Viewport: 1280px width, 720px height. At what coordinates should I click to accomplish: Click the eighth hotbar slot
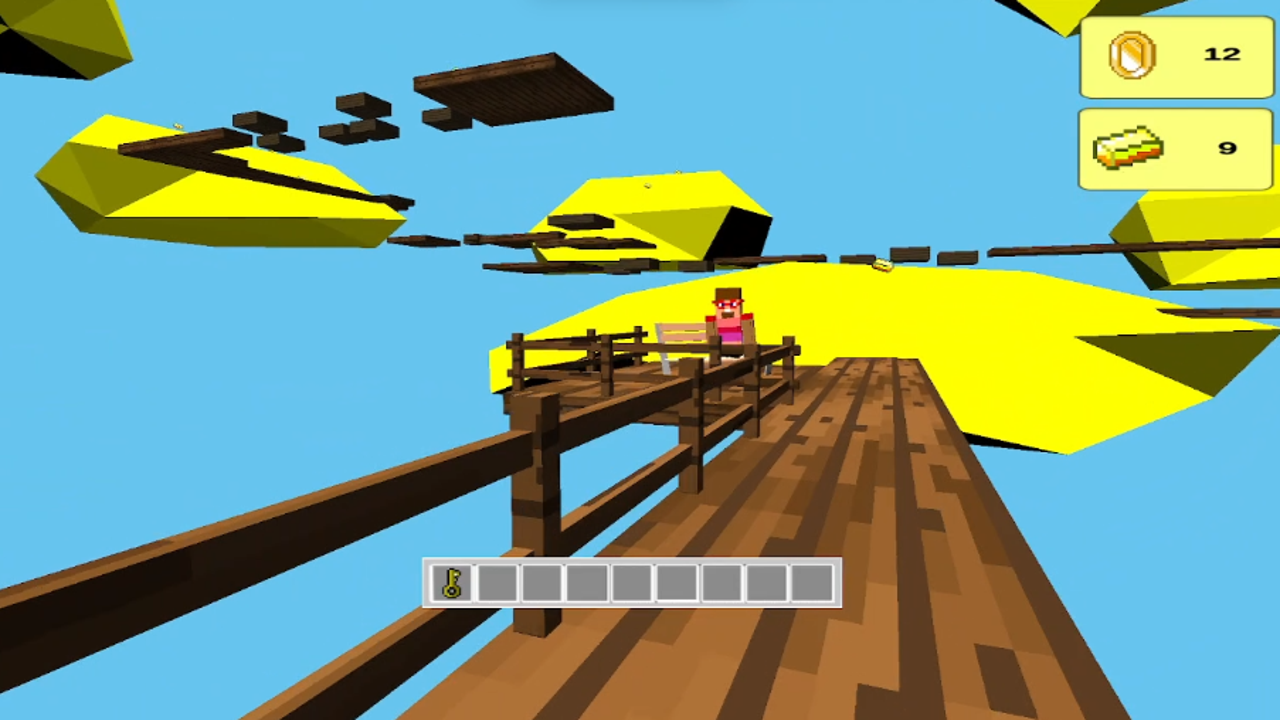tap(767, 584)
